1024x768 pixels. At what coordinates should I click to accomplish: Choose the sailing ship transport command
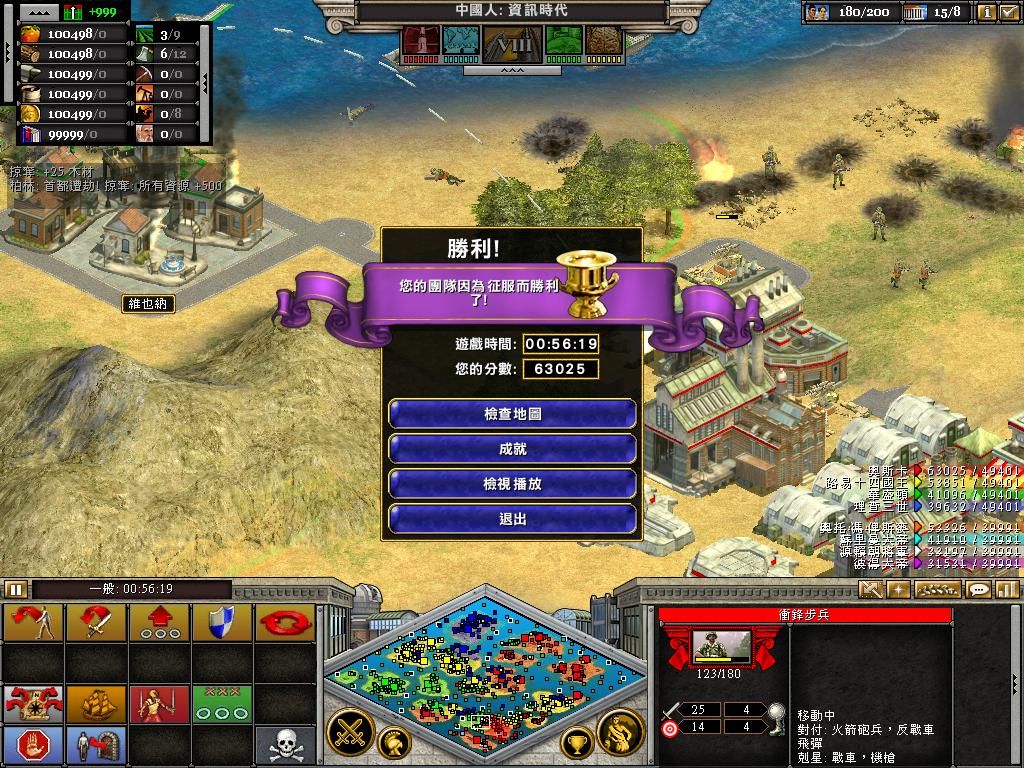coord(97,703)
